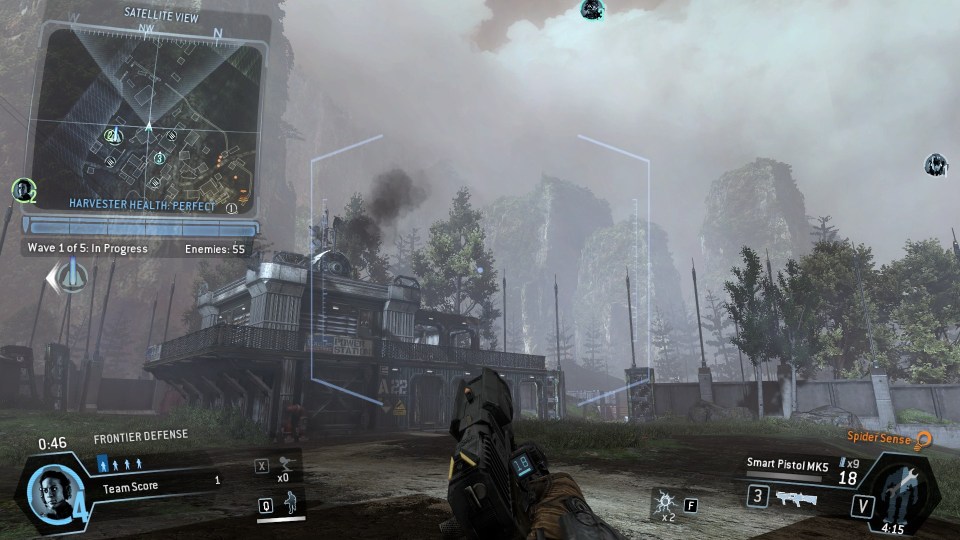Click the Spider Sense lightbulb icon
This screenshot has width=960, height=540.
tap(923, 439)
